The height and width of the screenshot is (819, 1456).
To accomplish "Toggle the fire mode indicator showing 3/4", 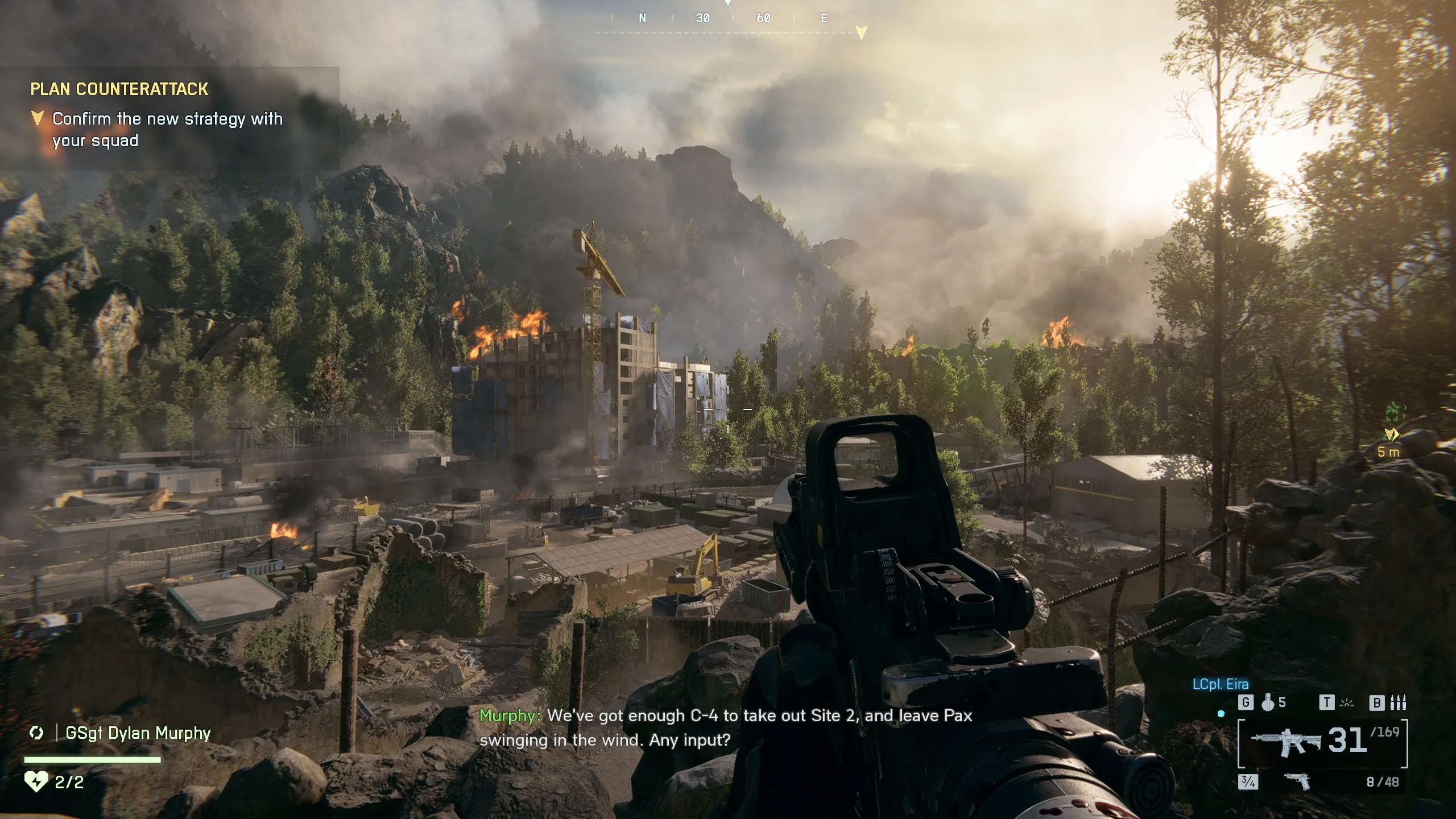I will point(1248,783).
